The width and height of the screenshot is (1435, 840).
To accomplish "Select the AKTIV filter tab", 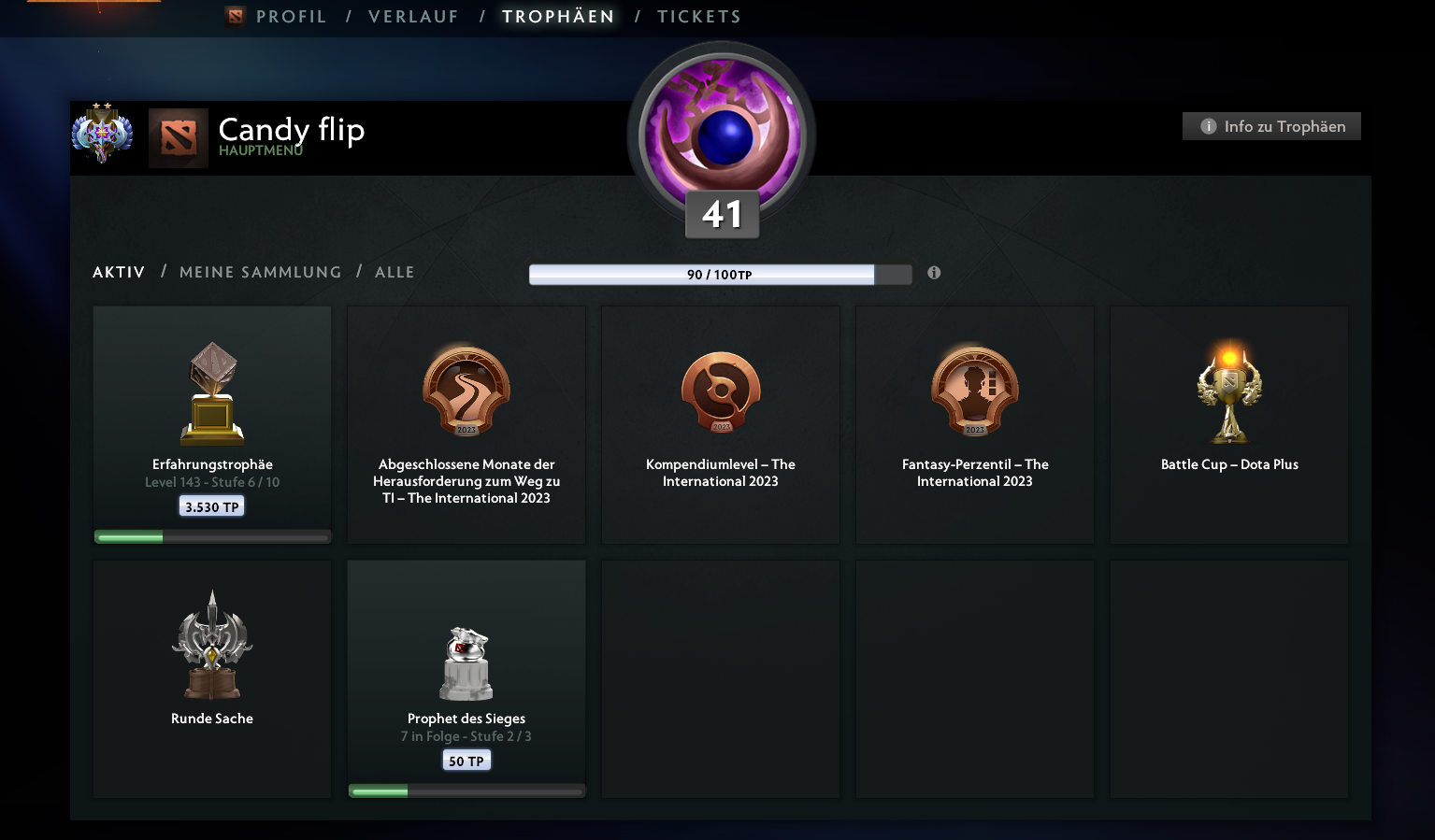I will [x=118, y=272].
